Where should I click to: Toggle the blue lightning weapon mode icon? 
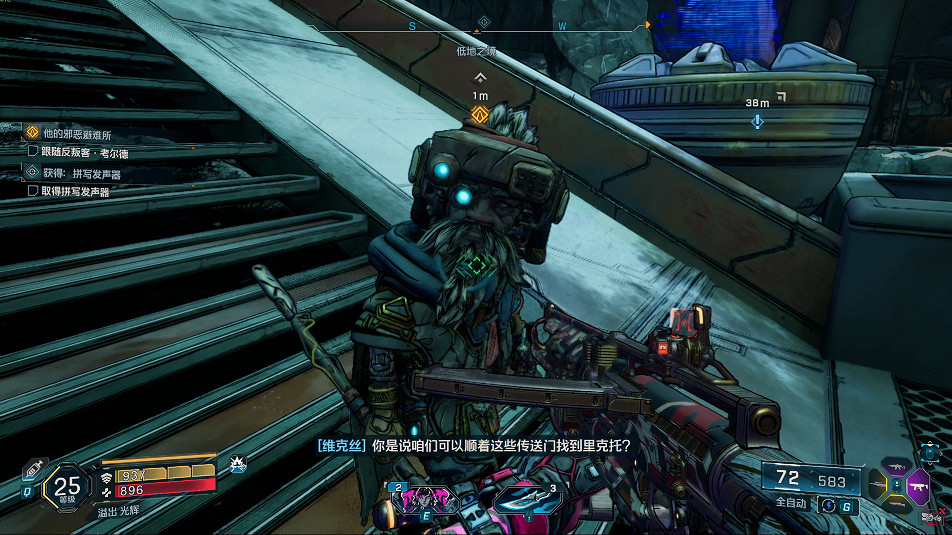pyautogui.click(x=827, y=506)
